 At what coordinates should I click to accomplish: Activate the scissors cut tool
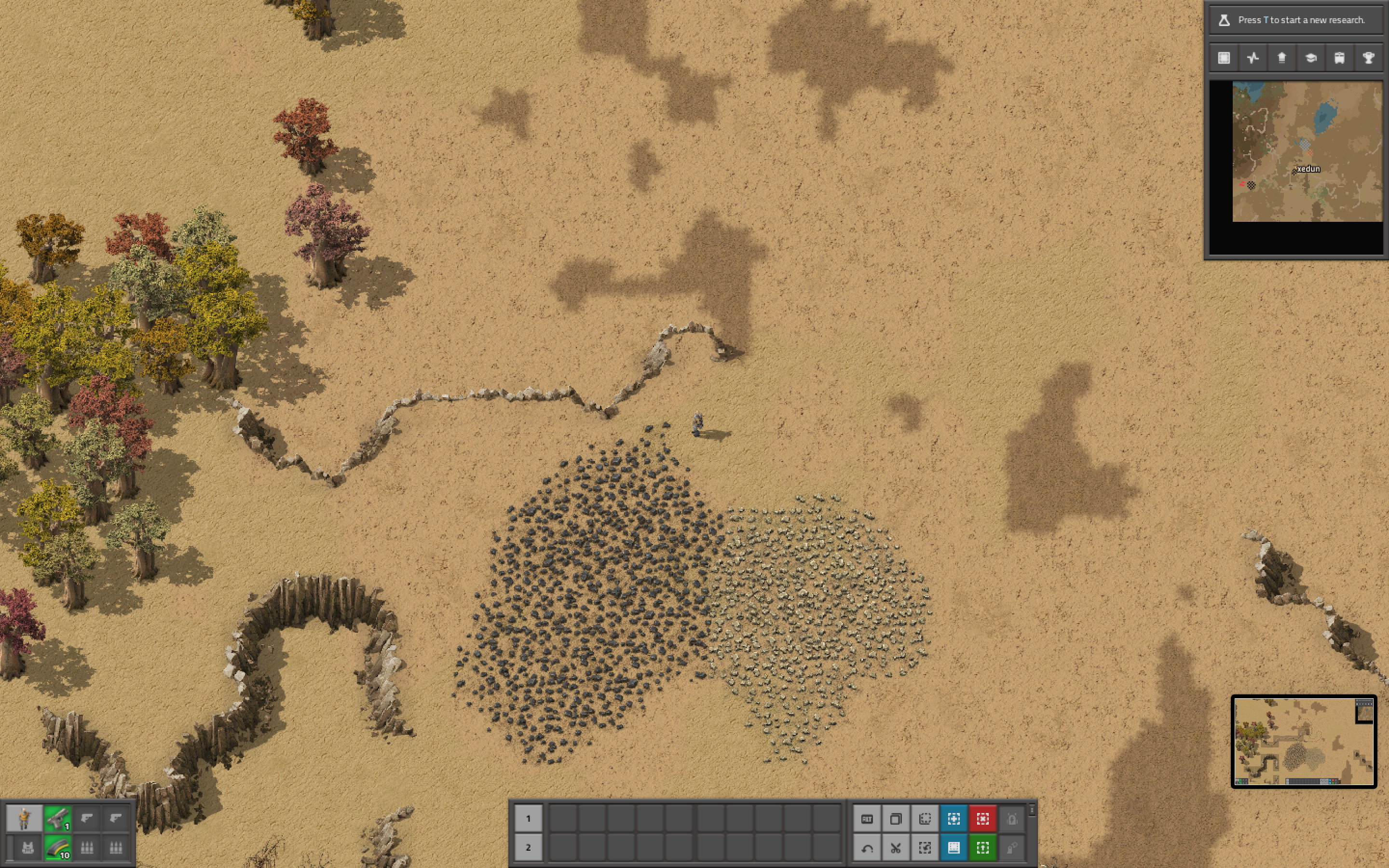[x=896, y=847]
